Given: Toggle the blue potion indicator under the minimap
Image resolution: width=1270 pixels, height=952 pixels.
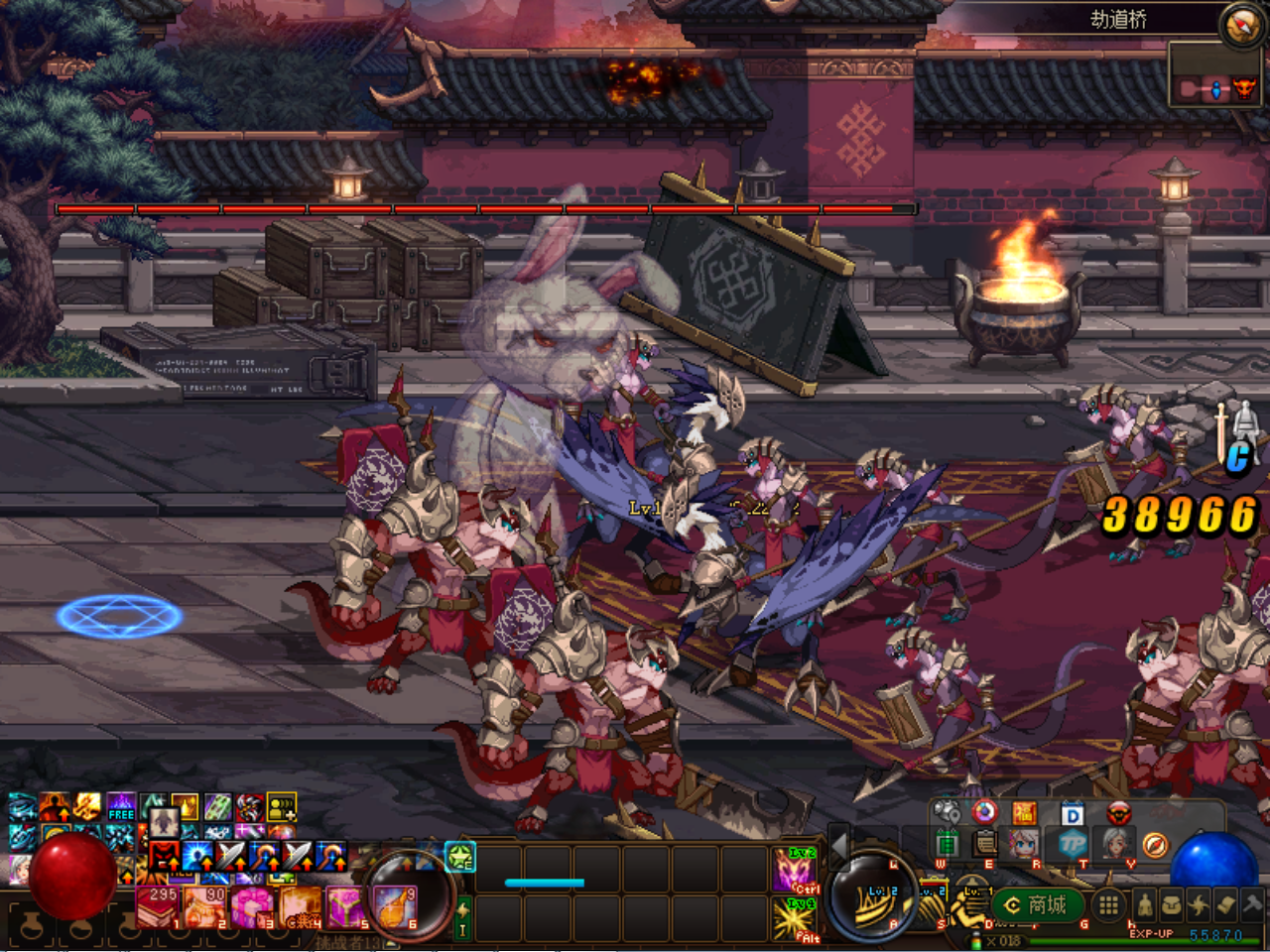Looking at the screenshot, I should [x=1216, y=90].
